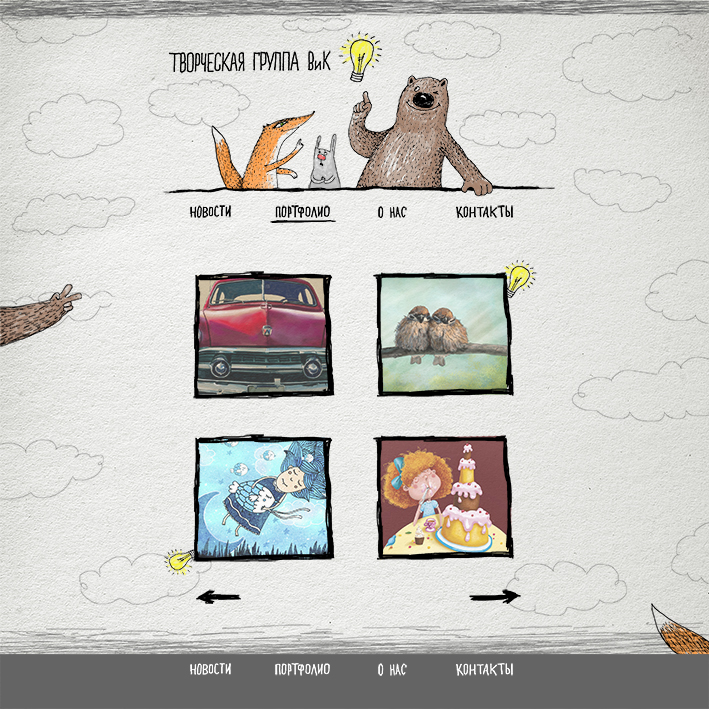Select the underlined ПОРТФОЛИО top menu item
709x709 pixels.
coord(303,212)
